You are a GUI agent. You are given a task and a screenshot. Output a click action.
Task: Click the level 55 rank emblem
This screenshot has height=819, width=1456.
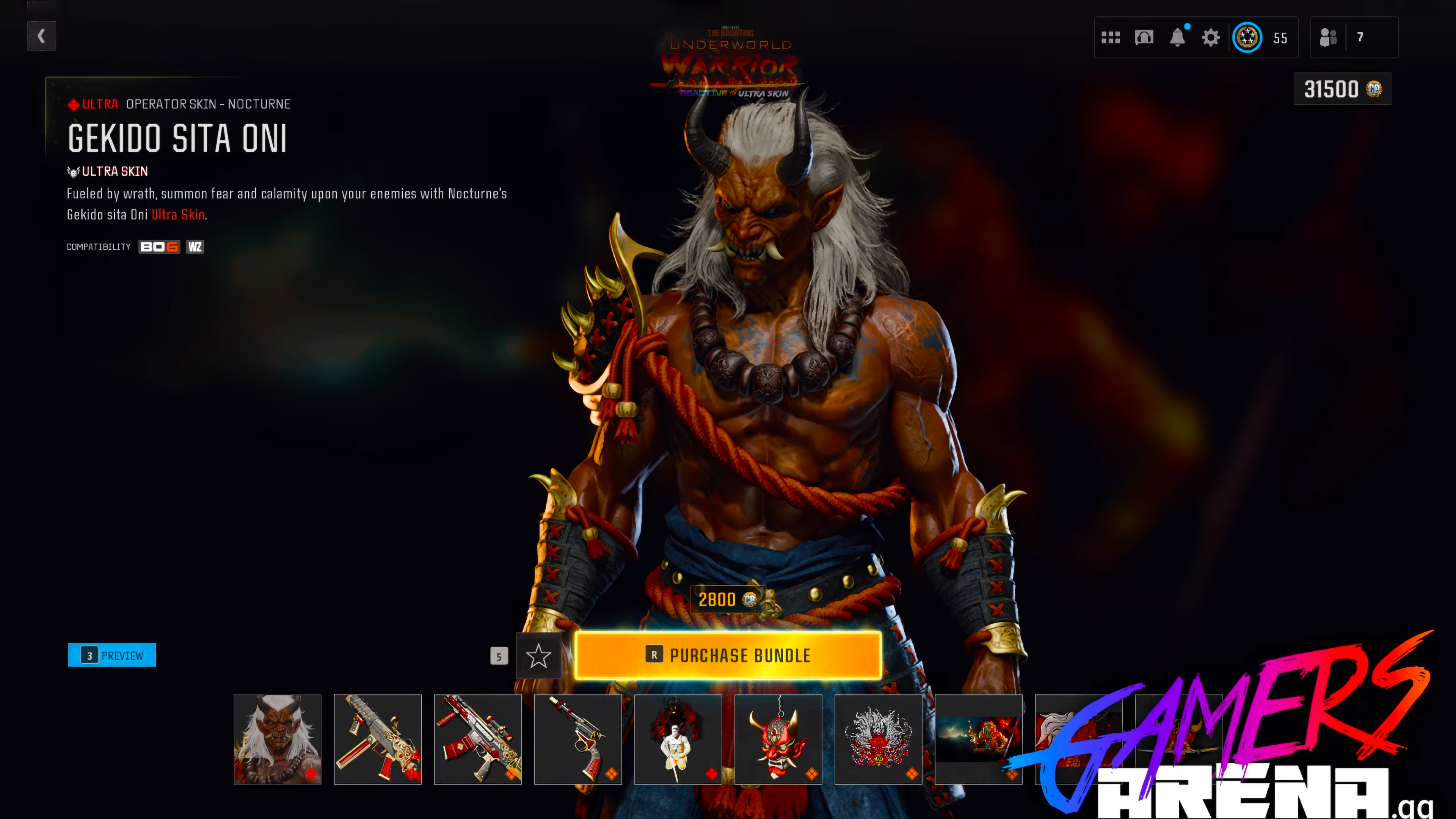point(1249,37)
